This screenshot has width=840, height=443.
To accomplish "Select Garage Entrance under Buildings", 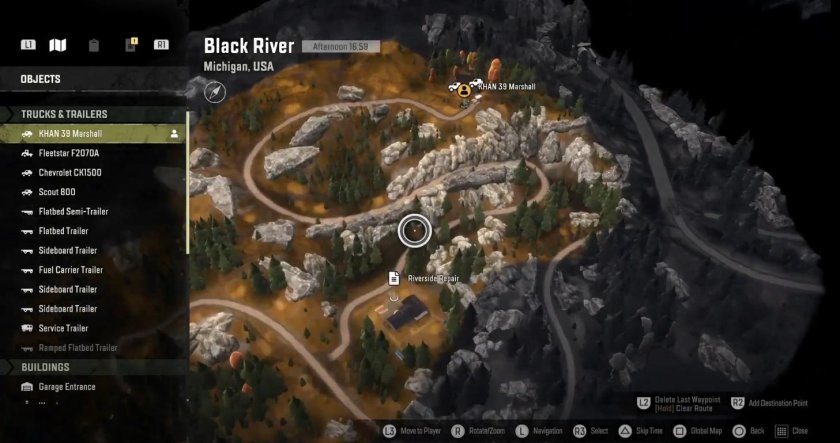I will coord(69,387).
